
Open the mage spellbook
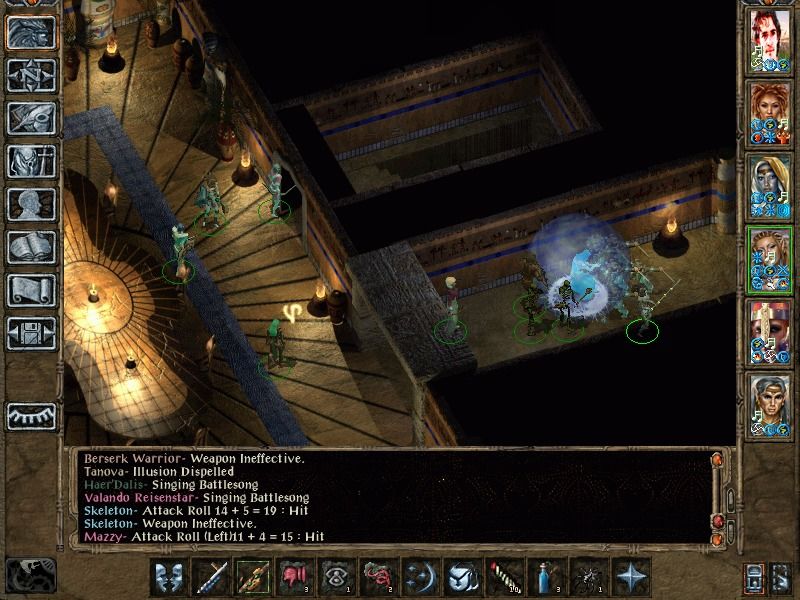point(31,247)
